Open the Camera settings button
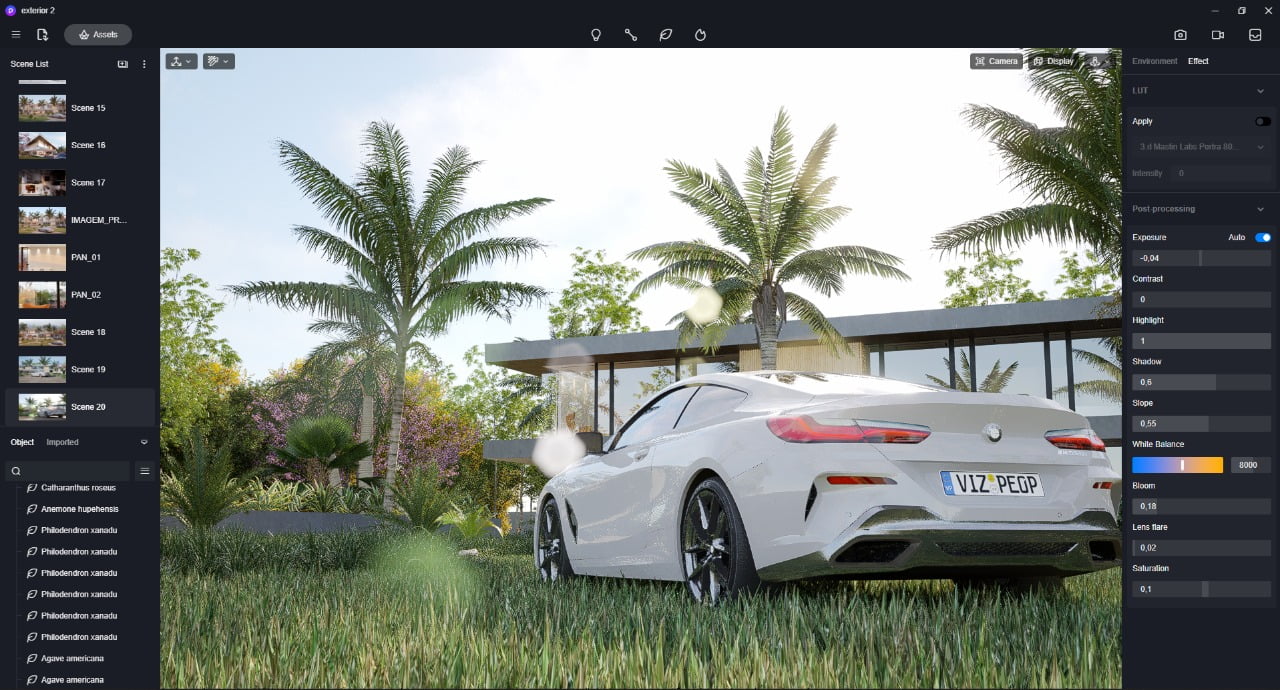The height and width of the screenshot is (690, 1280). click(x=995, y=61)
